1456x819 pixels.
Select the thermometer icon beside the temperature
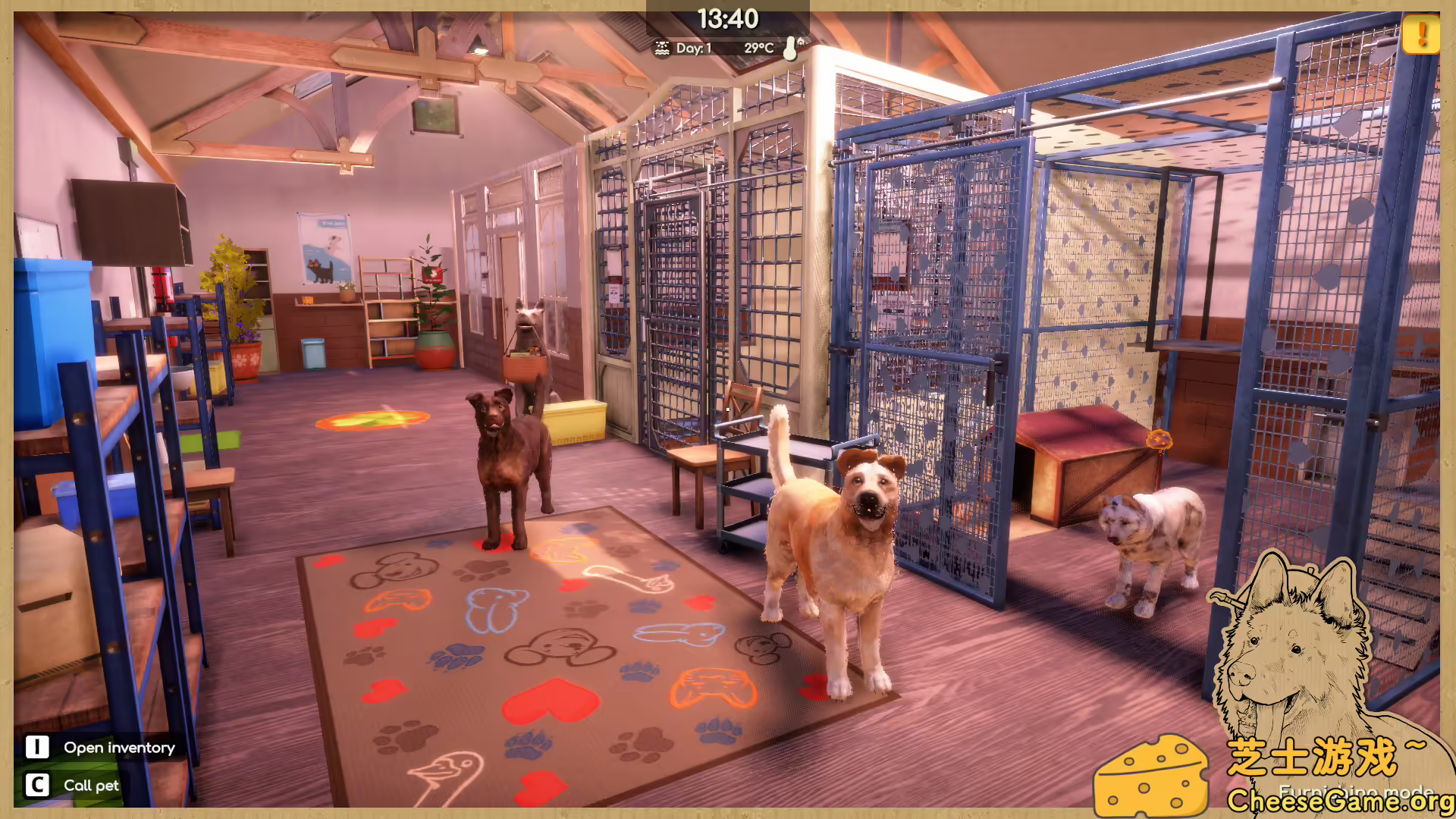789,47
